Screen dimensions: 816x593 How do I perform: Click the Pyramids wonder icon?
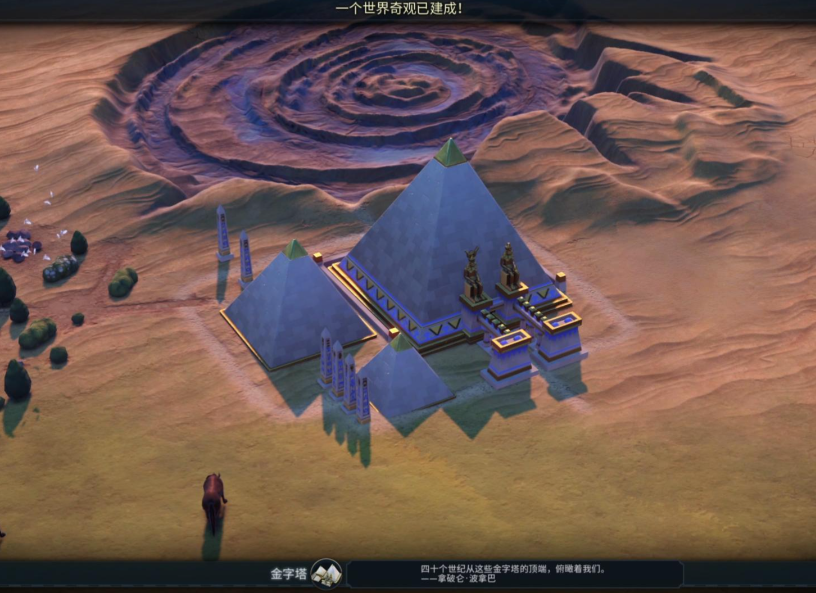point(326,573)
